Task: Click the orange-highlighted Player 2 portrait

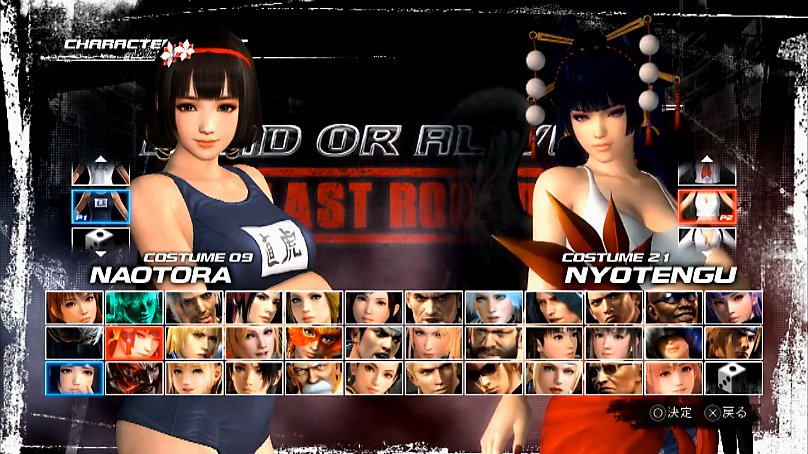Action: pos(134,342)
